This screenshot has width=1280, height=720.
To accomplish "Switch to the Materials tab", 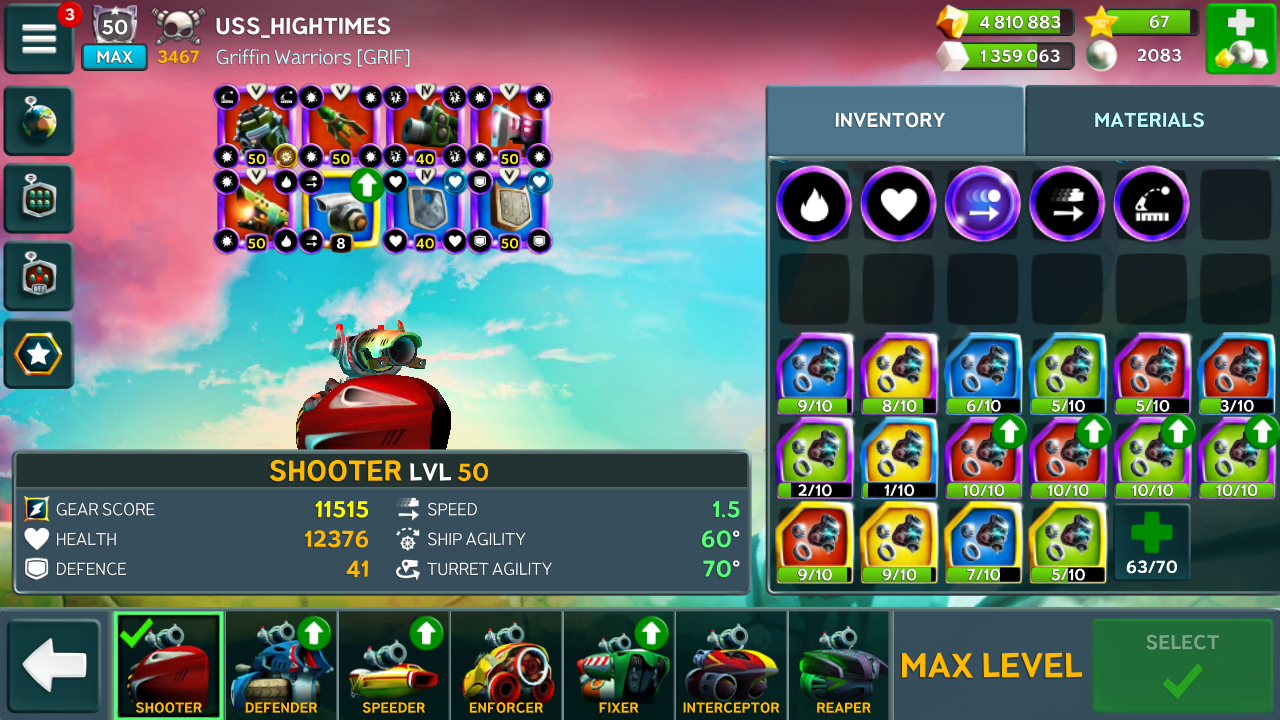I will [x=1149, y=120].
